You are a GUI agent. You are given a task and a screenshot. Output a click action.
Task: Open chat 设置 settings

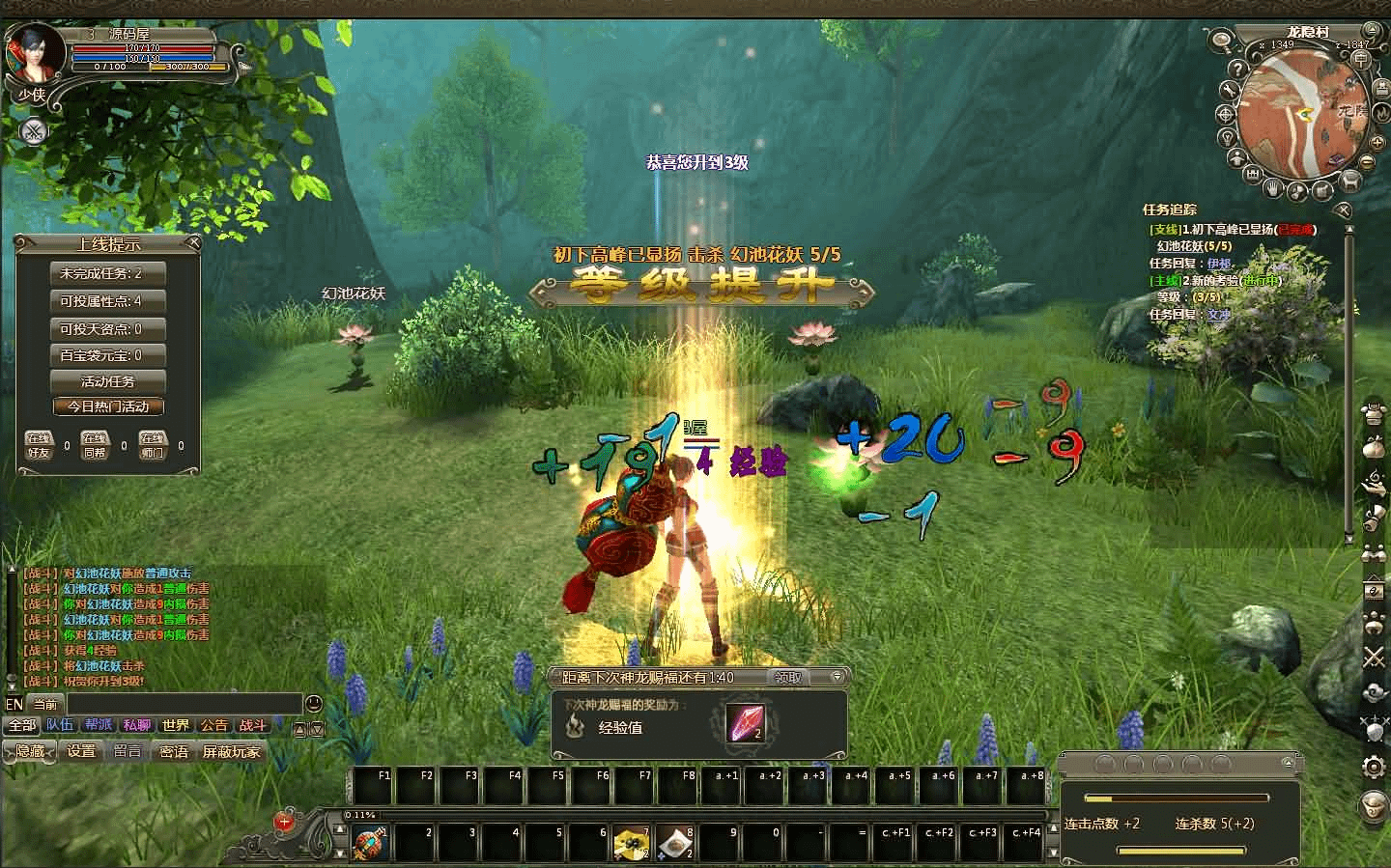[x=81, y=751]
